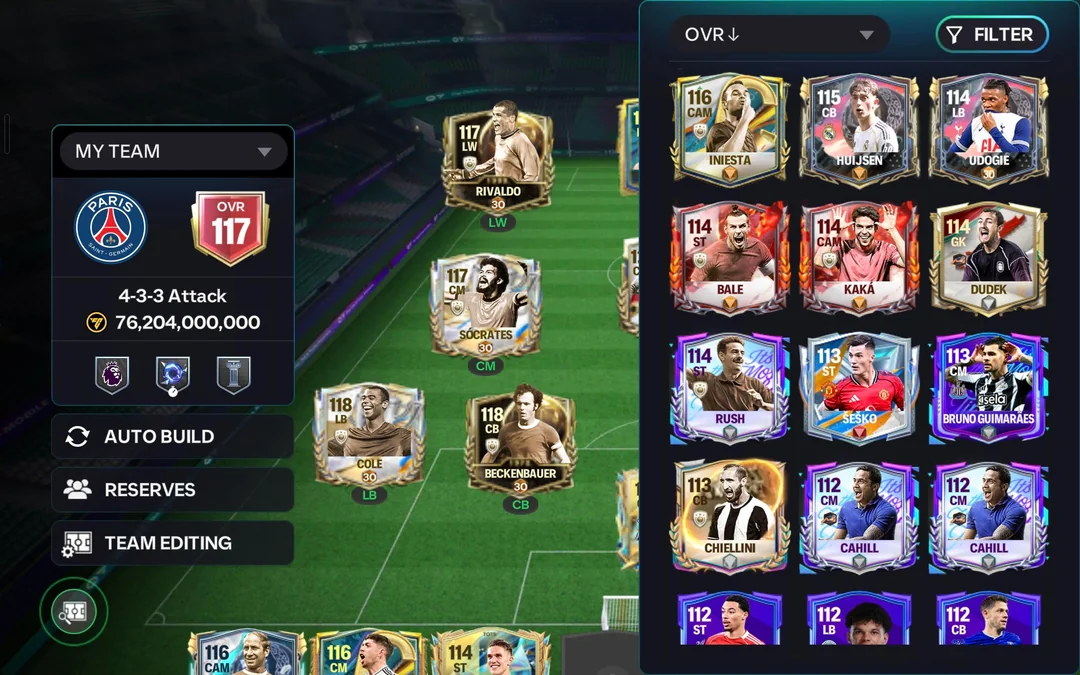The width and height of the screenshot is (1080, 675).
Task: Open the OVR sort dropdown
Action: coord(779,35)
